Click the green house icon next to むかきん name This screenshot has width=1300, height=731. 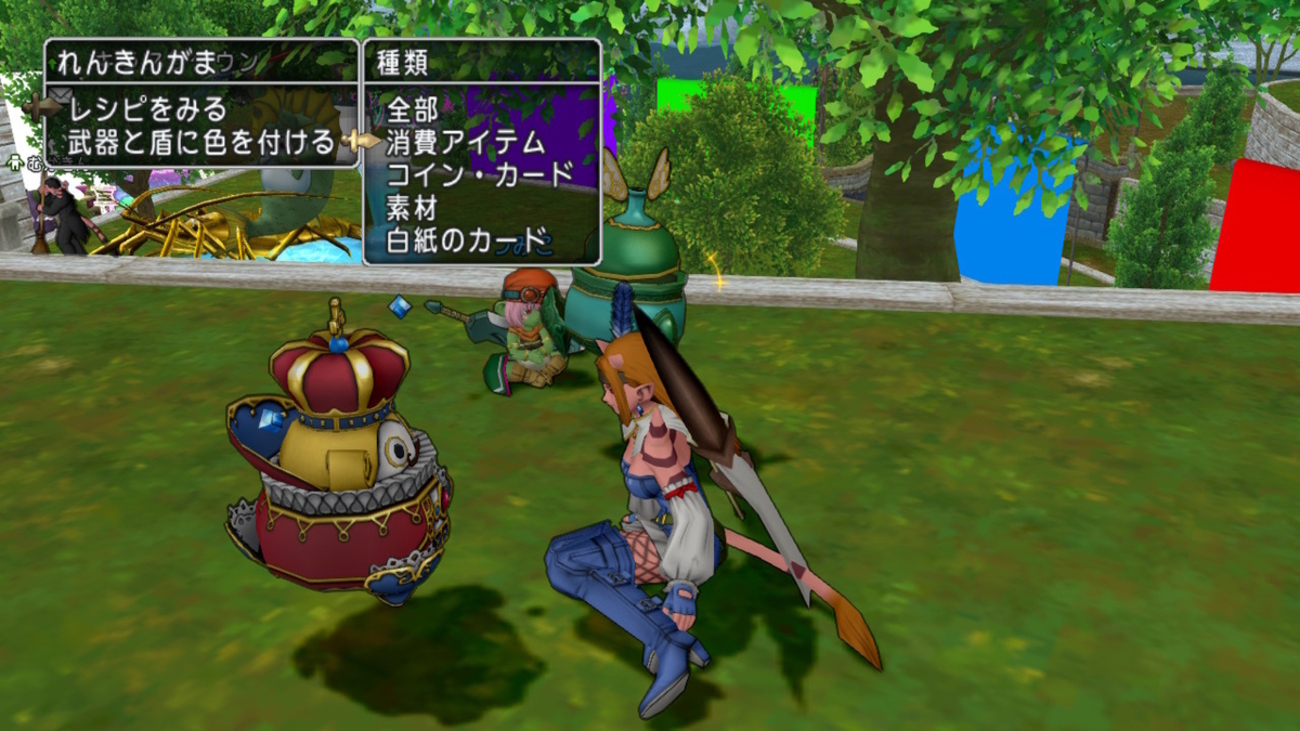pos(14,162)
